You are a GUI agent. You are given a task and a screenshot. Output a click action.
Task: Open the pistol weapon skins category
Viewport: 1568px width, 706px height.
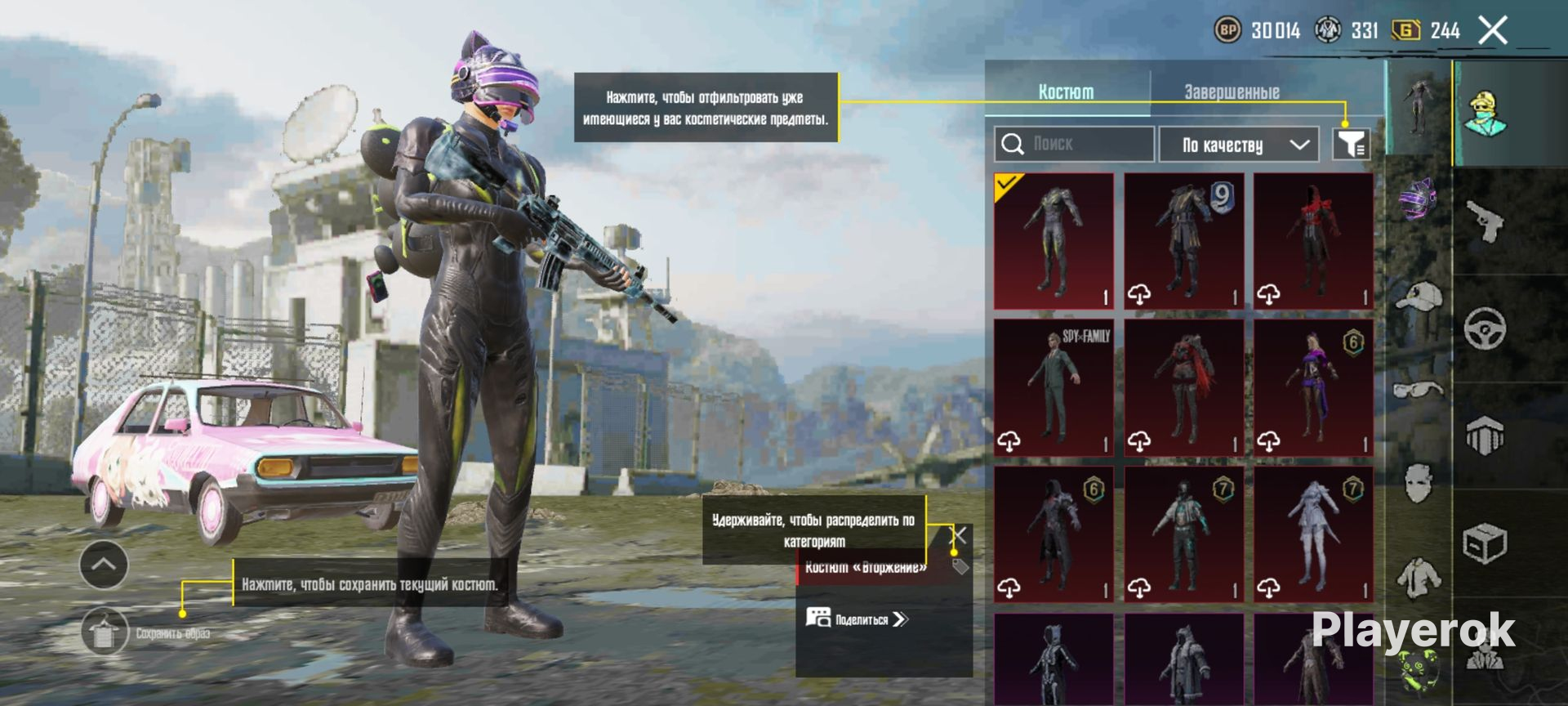(x=1486, y=221)
